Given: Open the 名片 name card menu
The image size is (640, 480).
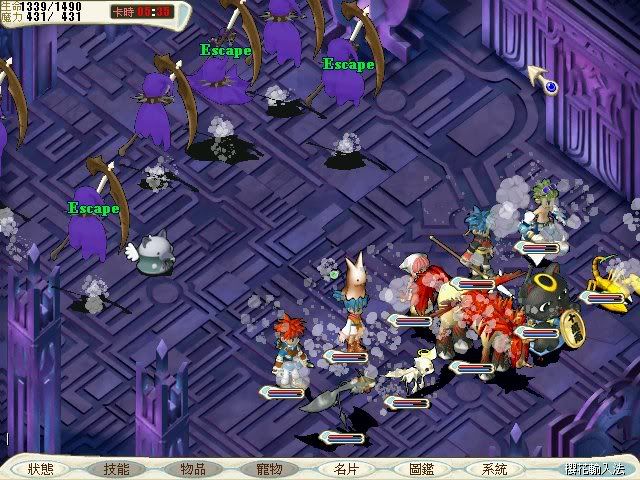Looking at the screenshot, I should [345, 468].
